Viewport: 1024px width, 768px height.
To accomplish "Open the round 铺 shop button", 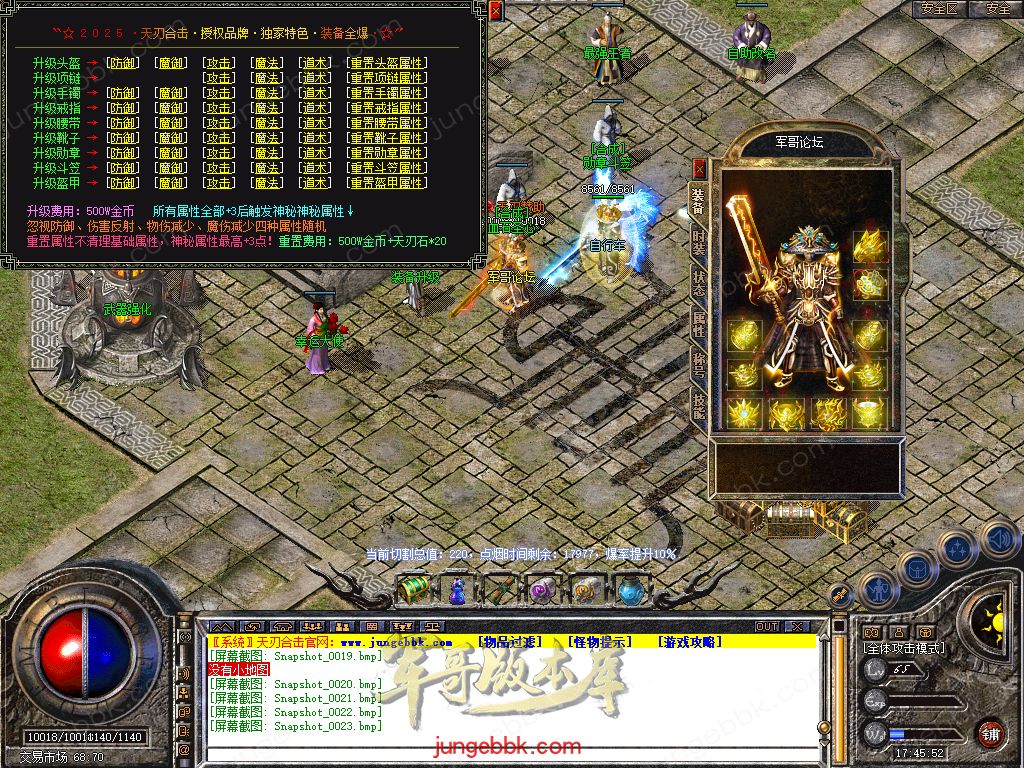I will point(990,733).
